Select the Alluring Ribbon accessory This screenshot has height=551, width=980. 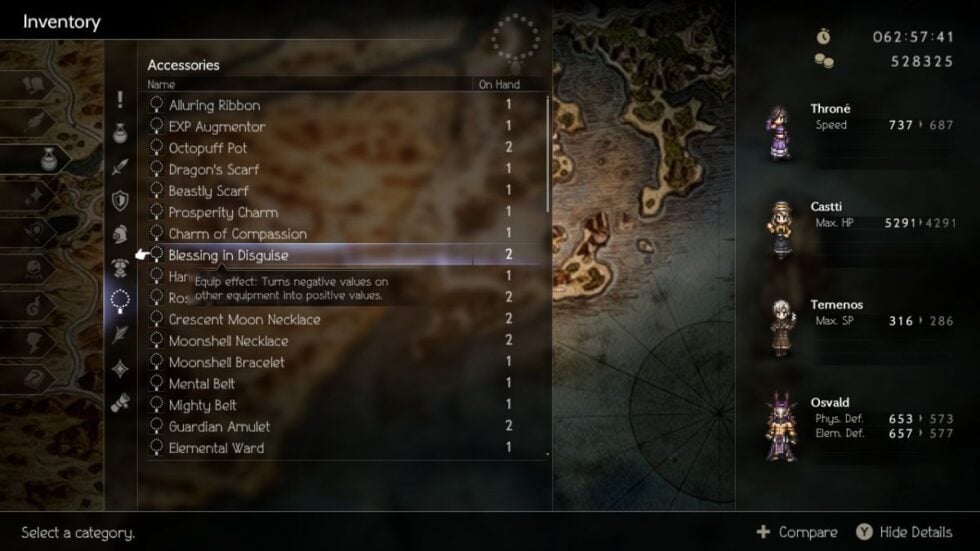[x=214, y=105]
